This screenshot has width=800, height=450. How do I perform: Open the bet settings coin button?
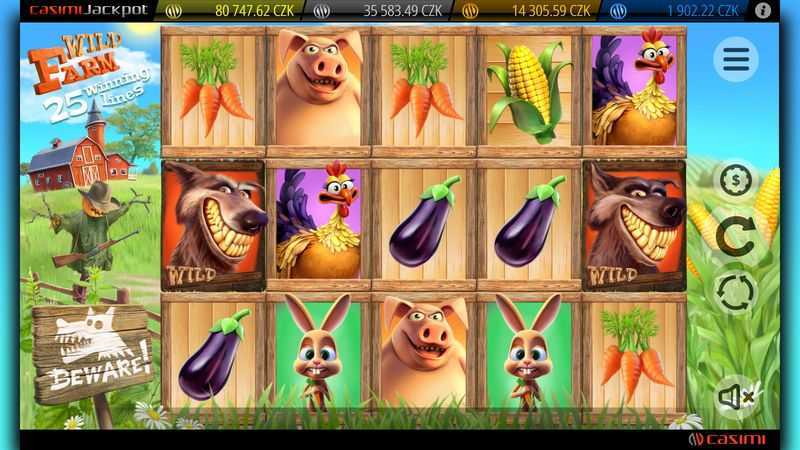point(737,180)
